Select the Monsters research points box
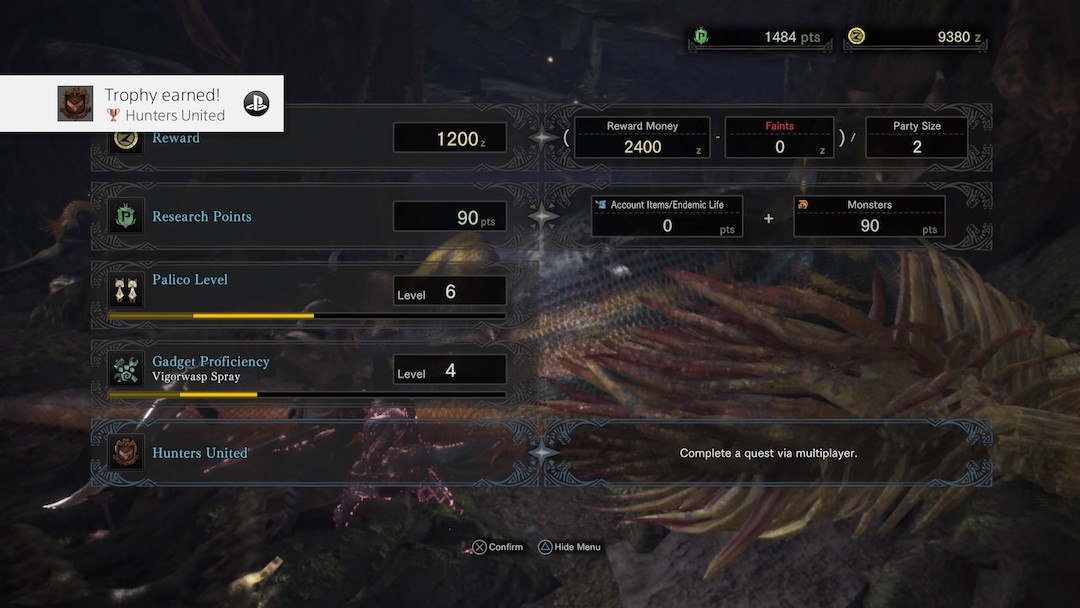 (x=869, y=216)
